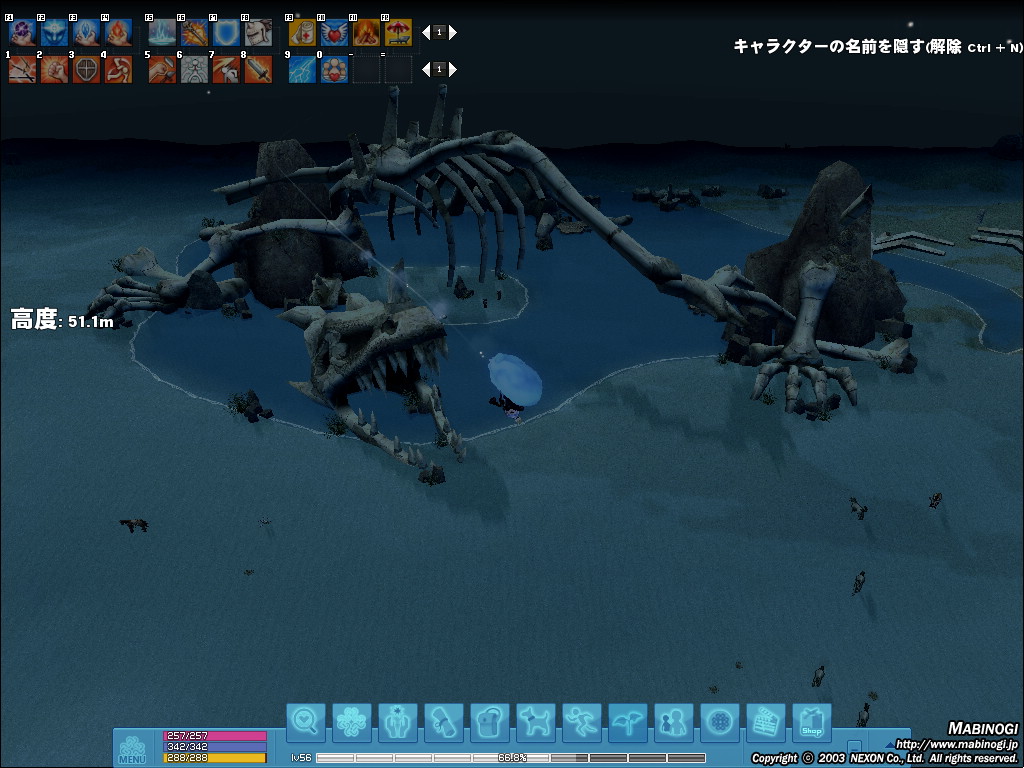
Task: Activate the beach umbrella rest skill
Action: [x=398, y=33]
